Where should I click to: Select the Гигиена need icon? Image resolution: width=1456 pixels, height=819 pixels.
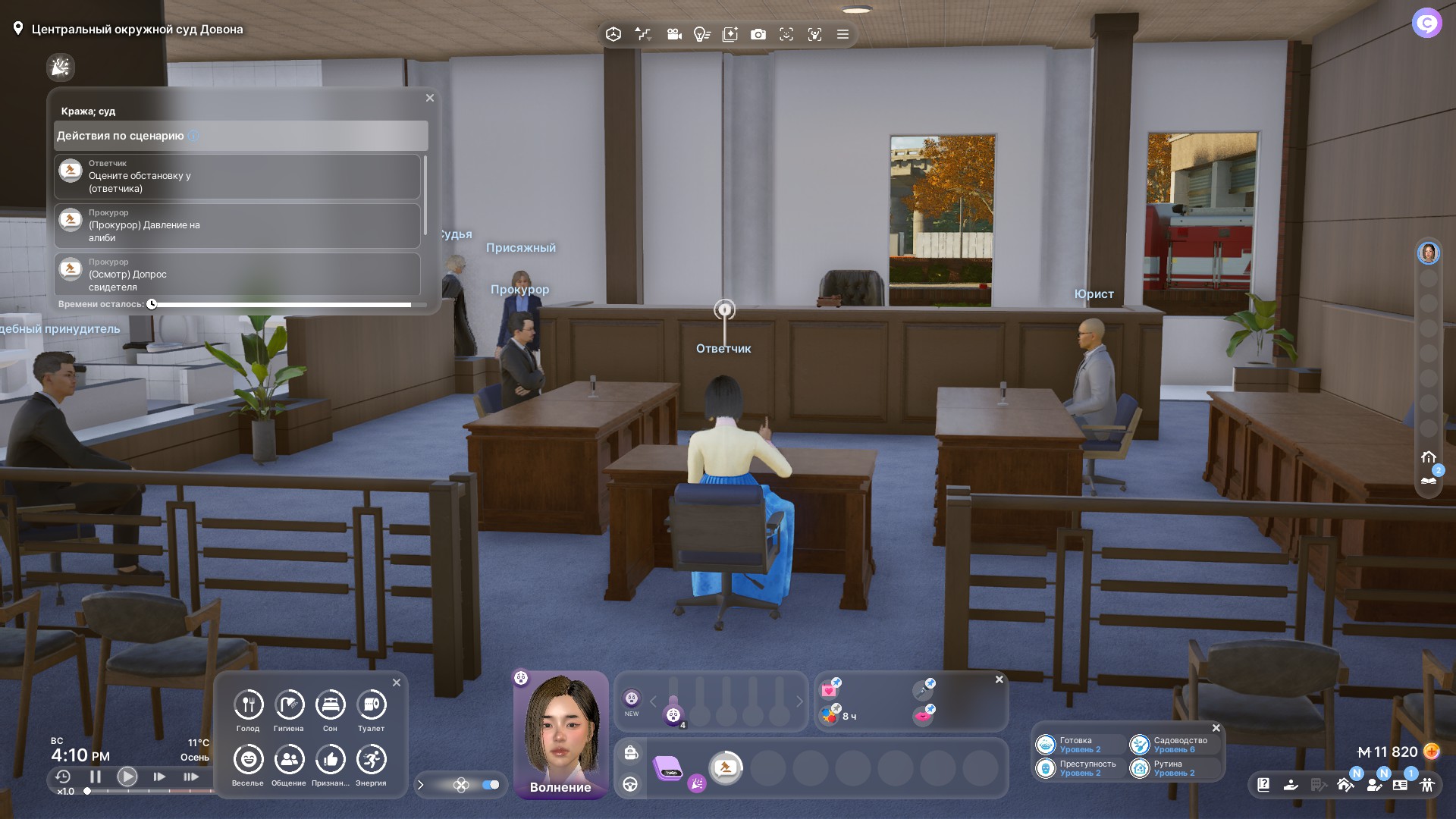click(x=289, y=705)
